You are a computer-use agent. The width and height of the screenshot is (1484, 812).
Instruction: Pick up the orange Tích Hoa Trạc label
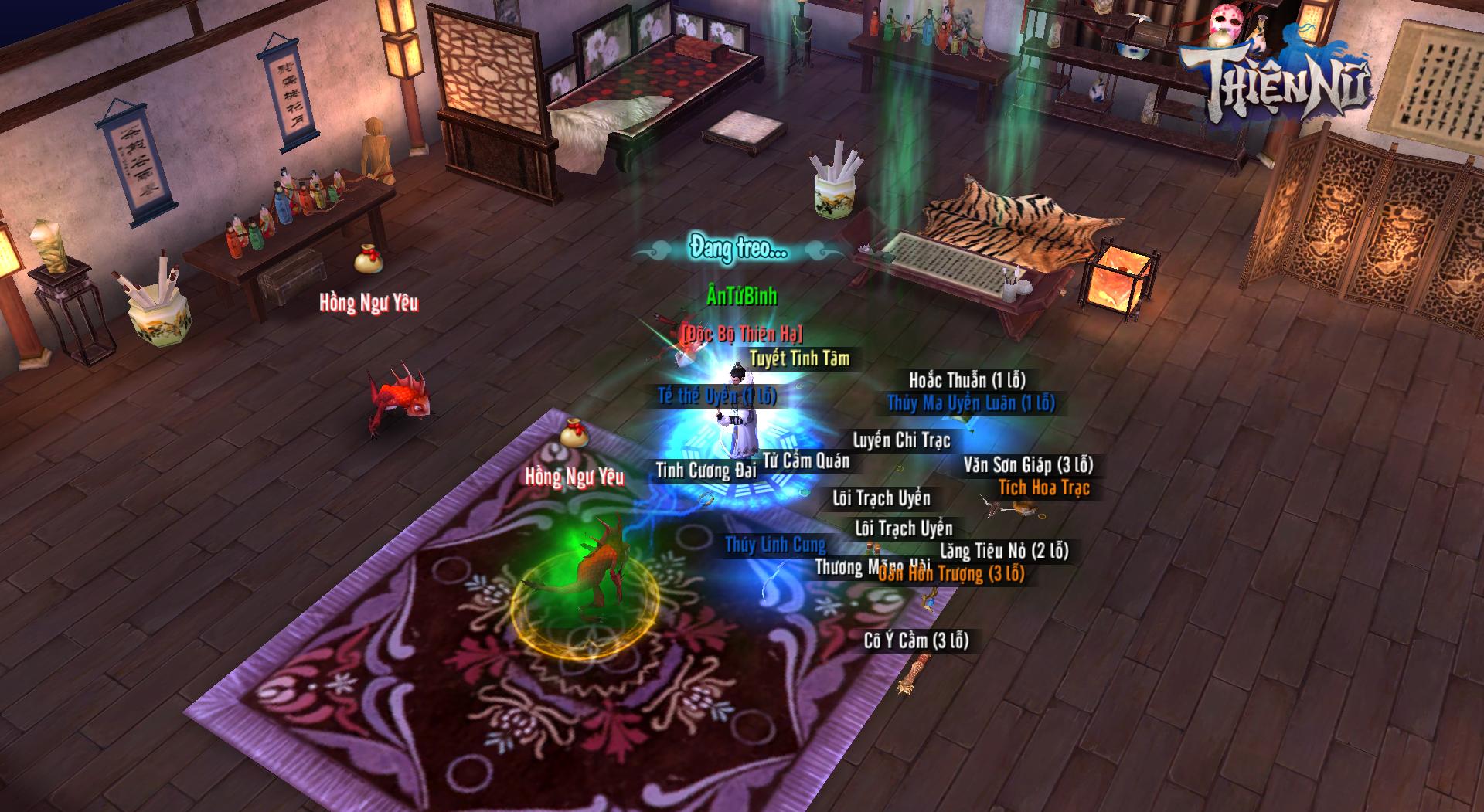pos(1043,488)
